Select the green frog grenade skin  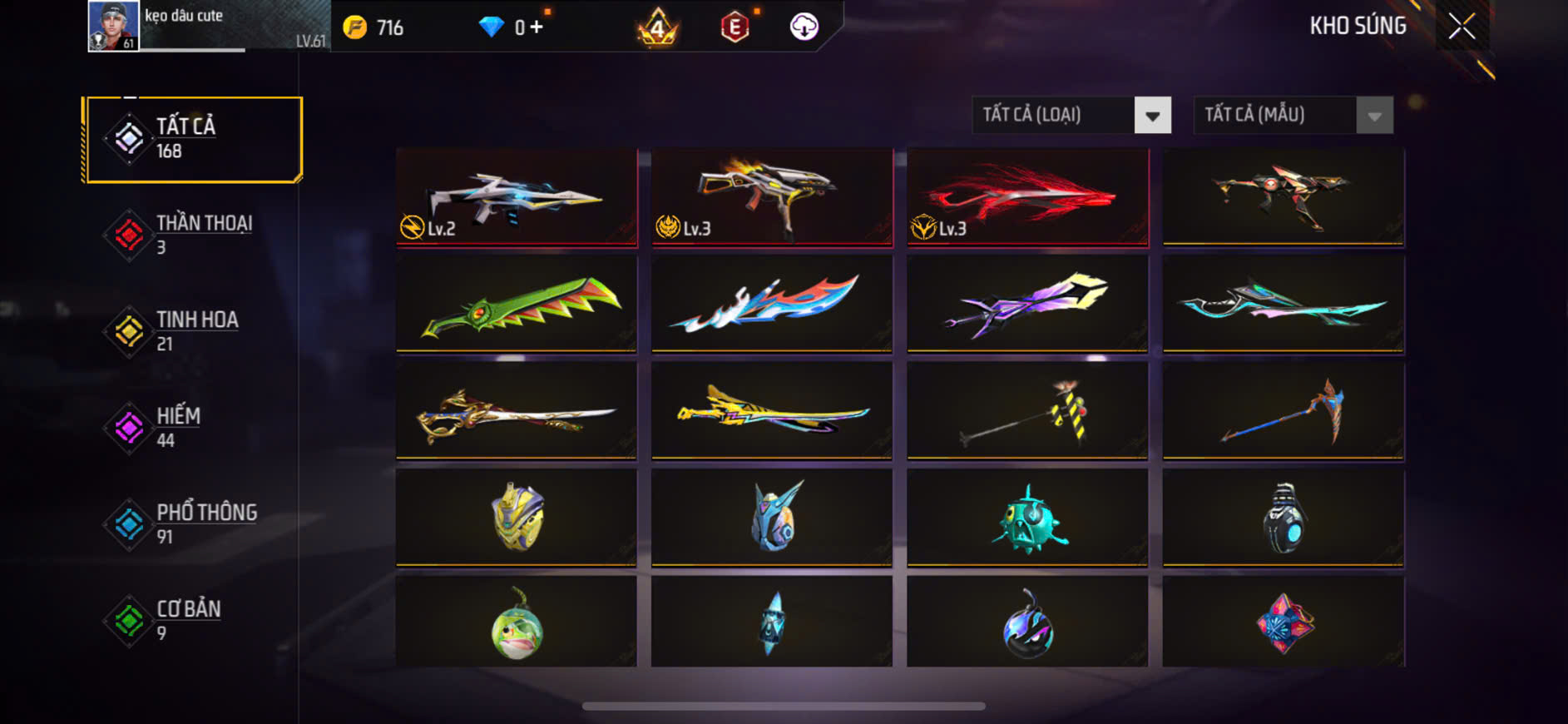tap(517, 622)
